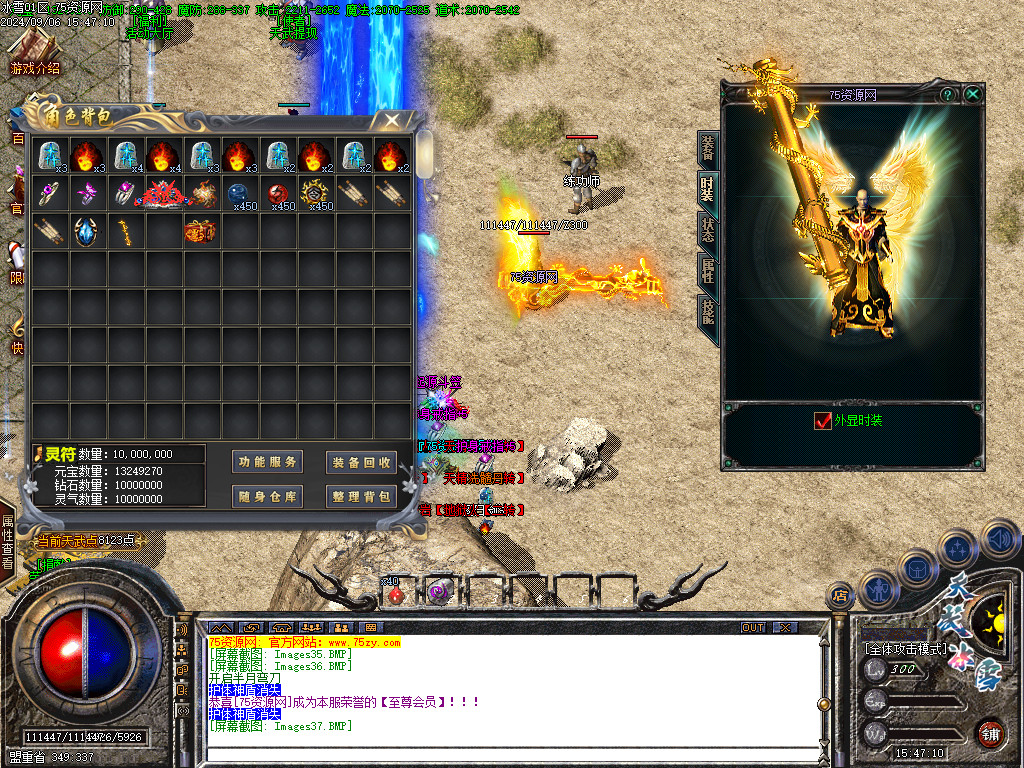Click the red 铺 stall button
The image size is (1024, 768).
pyautogui.click(x=990, y=733)
